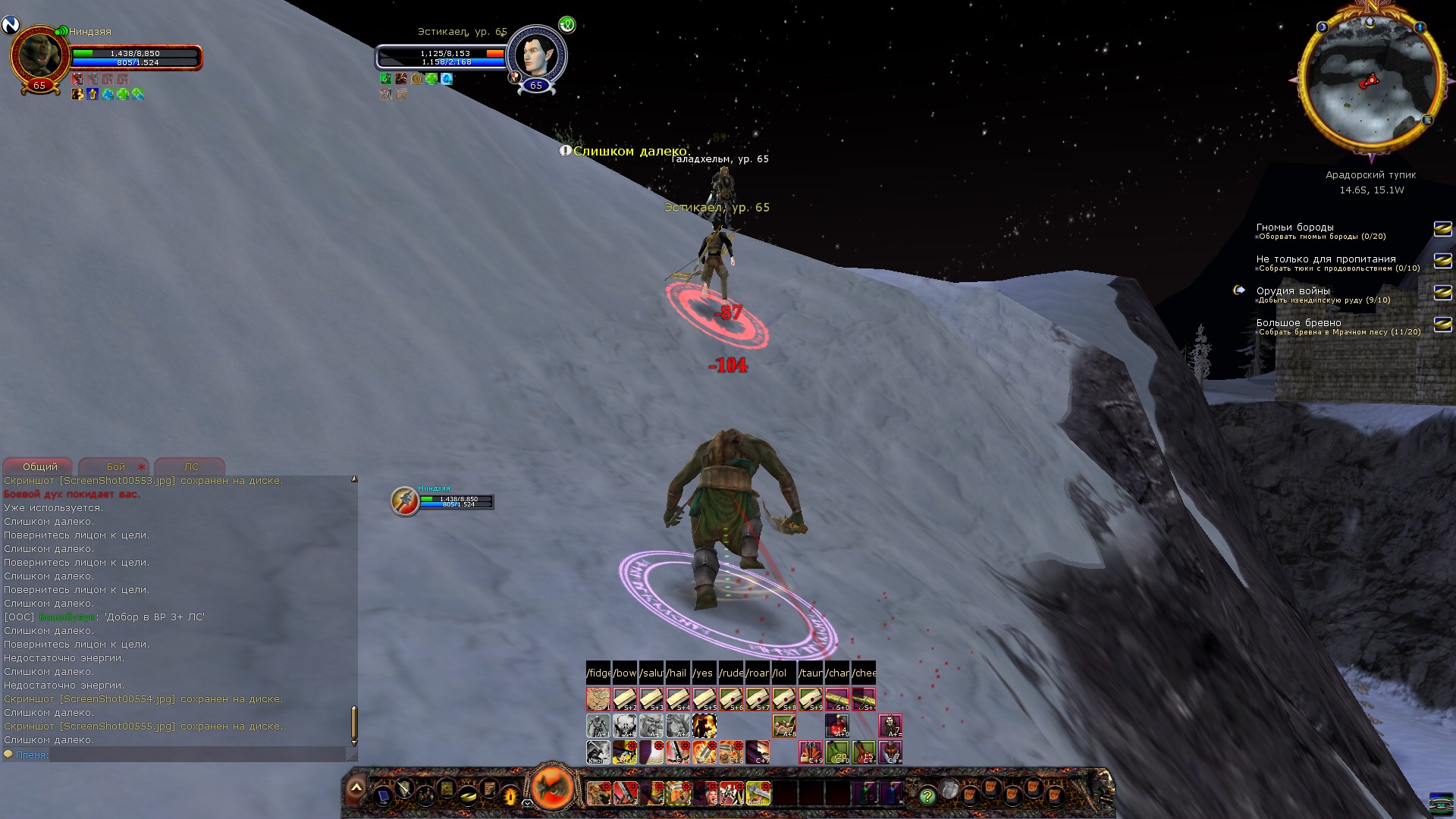This screenshot has width=1456, height=819.
Task: Trigger the /roar emote shortcut
Action: tap(757, 673)
